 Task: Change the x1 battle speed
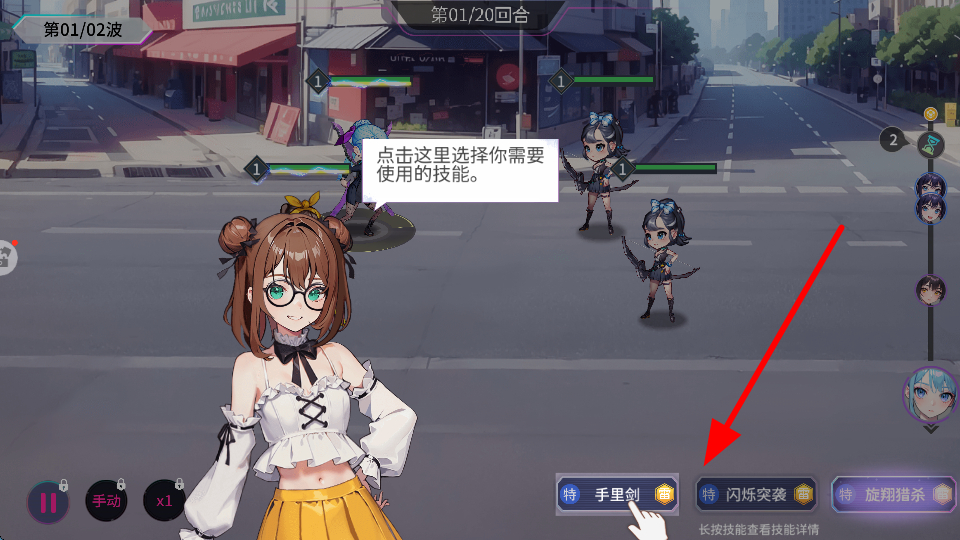(x=165, y=502)
